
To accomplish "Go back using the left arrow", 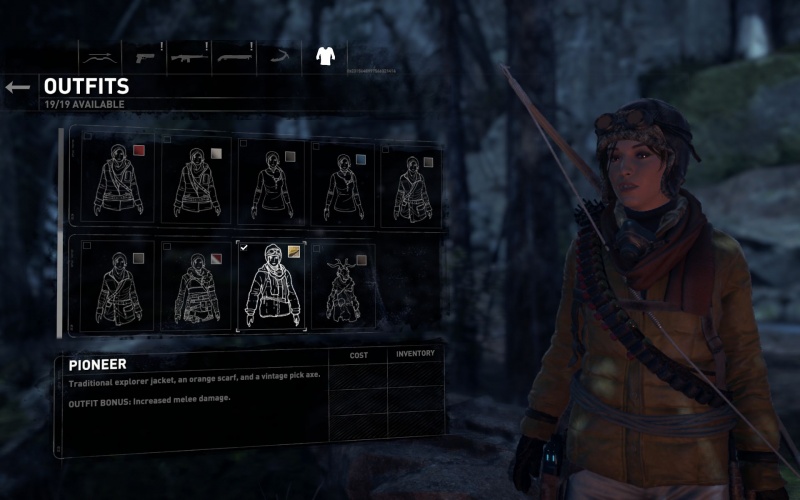I will pyautogui.click(x=18, y=88).
